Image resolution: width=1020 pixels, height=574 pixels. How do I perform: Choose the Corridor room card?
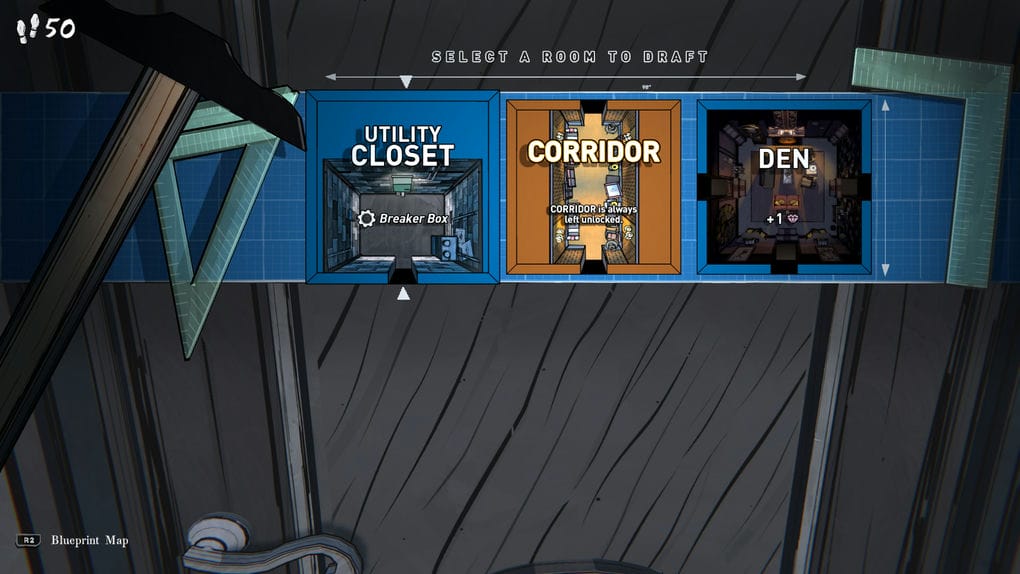coord(593,186)
